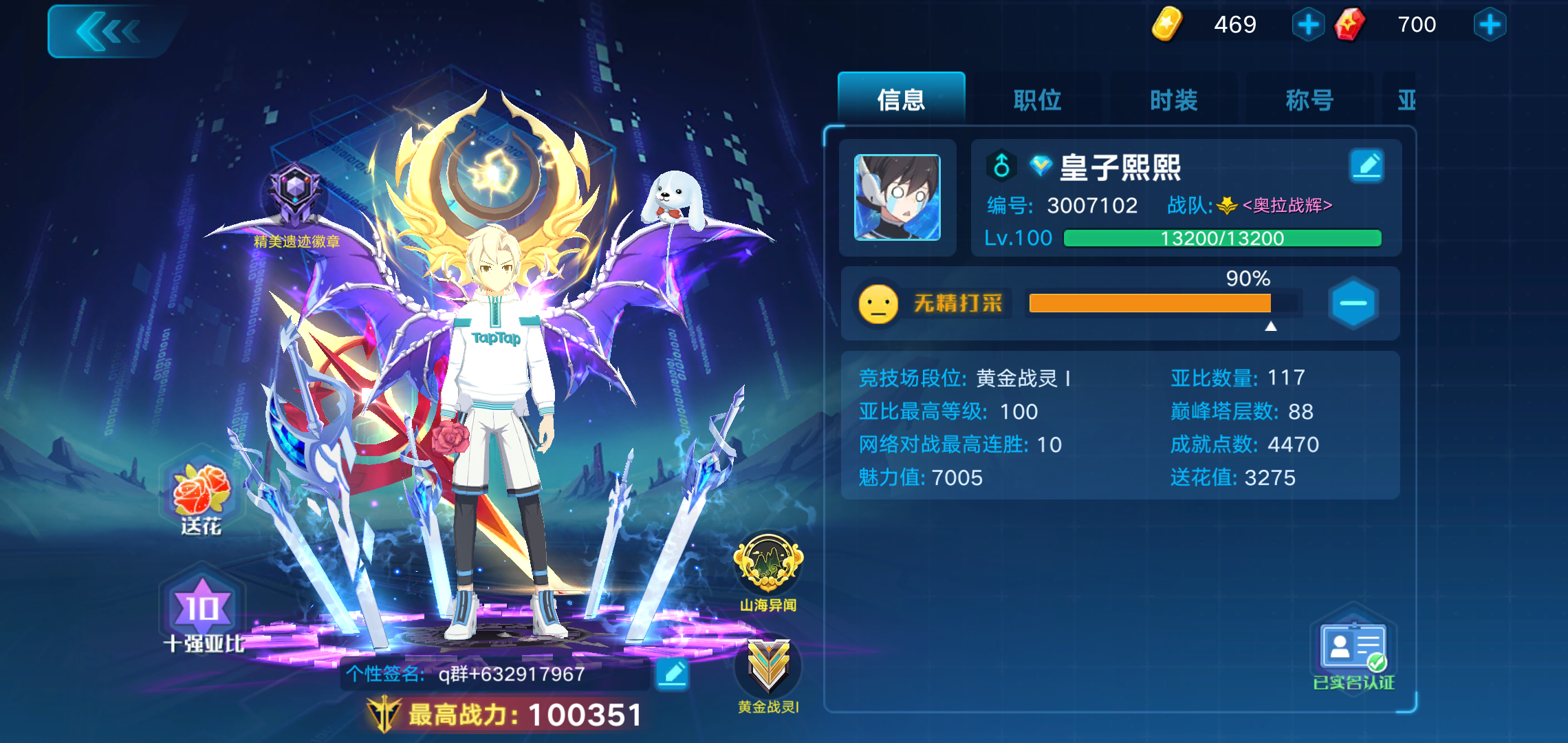Screen dimensions: 1568x743
Task: Tap the plus to buy more gems
Action: (1488, 24)
